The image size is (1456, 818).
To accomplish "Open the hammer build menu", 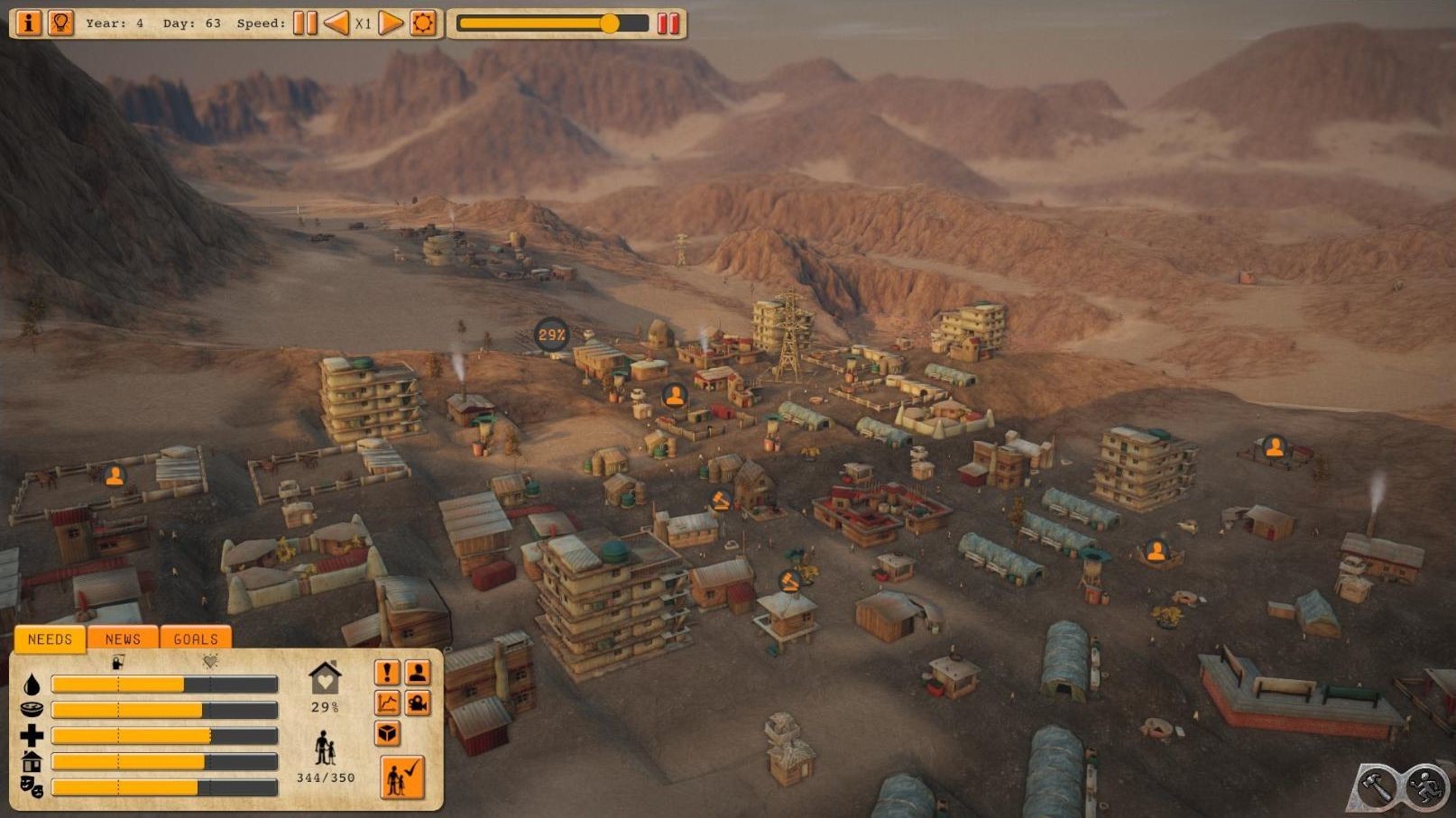I will point(1377,786).
